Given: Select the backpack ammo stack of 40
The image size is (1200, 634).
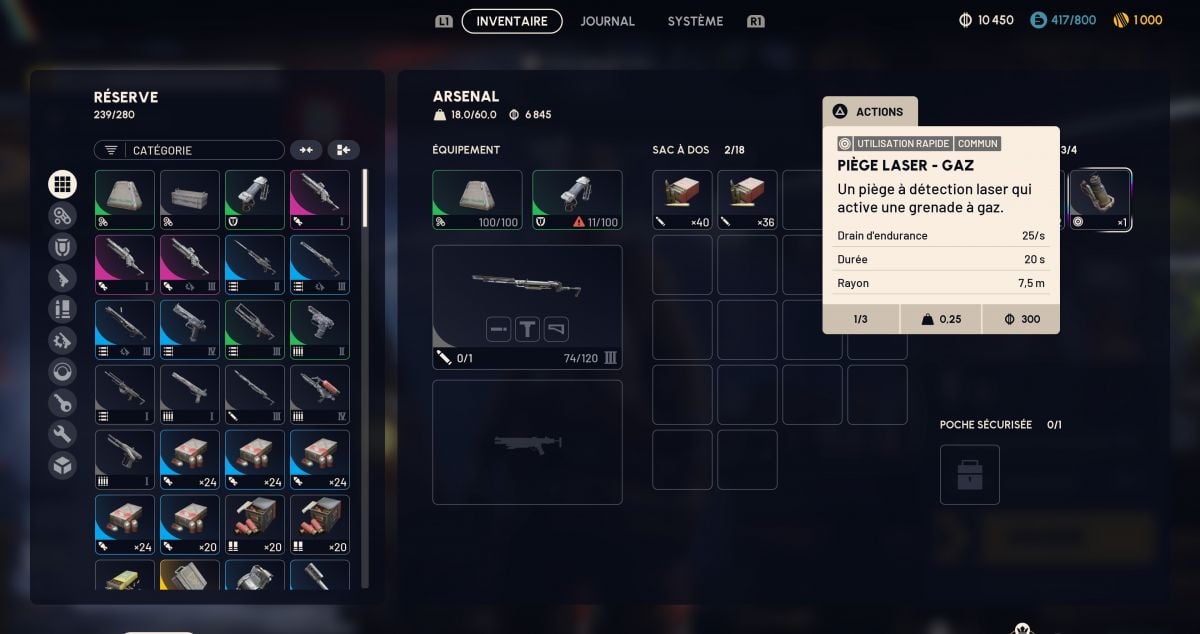Looking at the screenshot, I should click(683, 200).
